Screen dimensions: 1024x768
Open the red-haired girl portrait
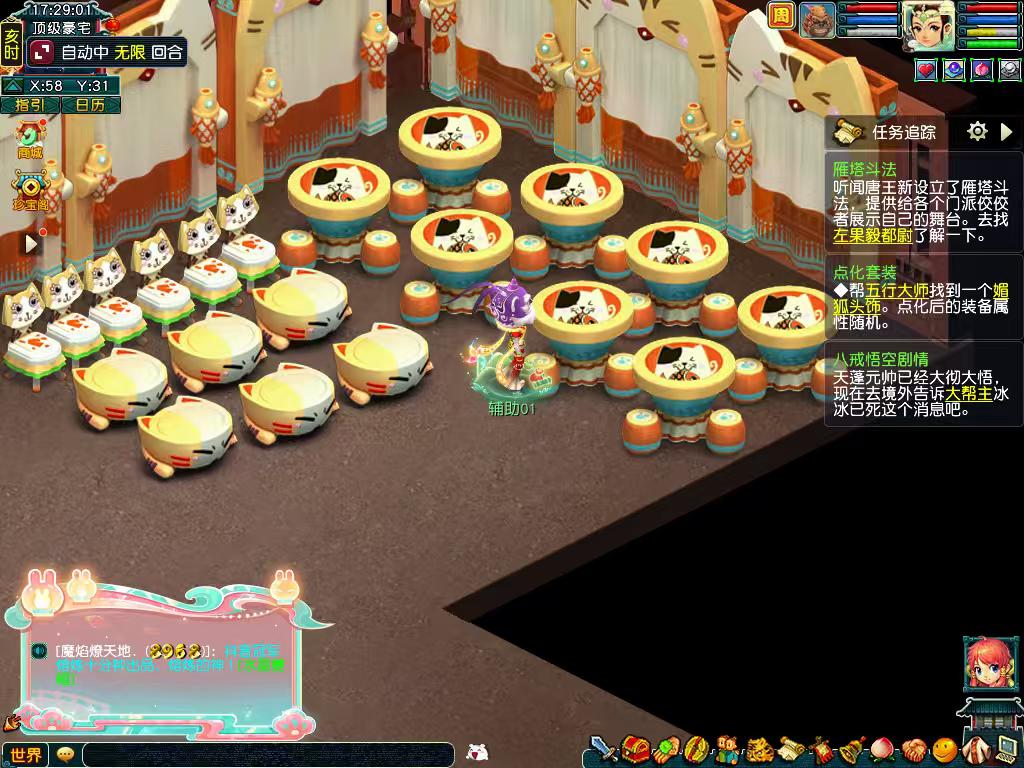click(983, 662)
